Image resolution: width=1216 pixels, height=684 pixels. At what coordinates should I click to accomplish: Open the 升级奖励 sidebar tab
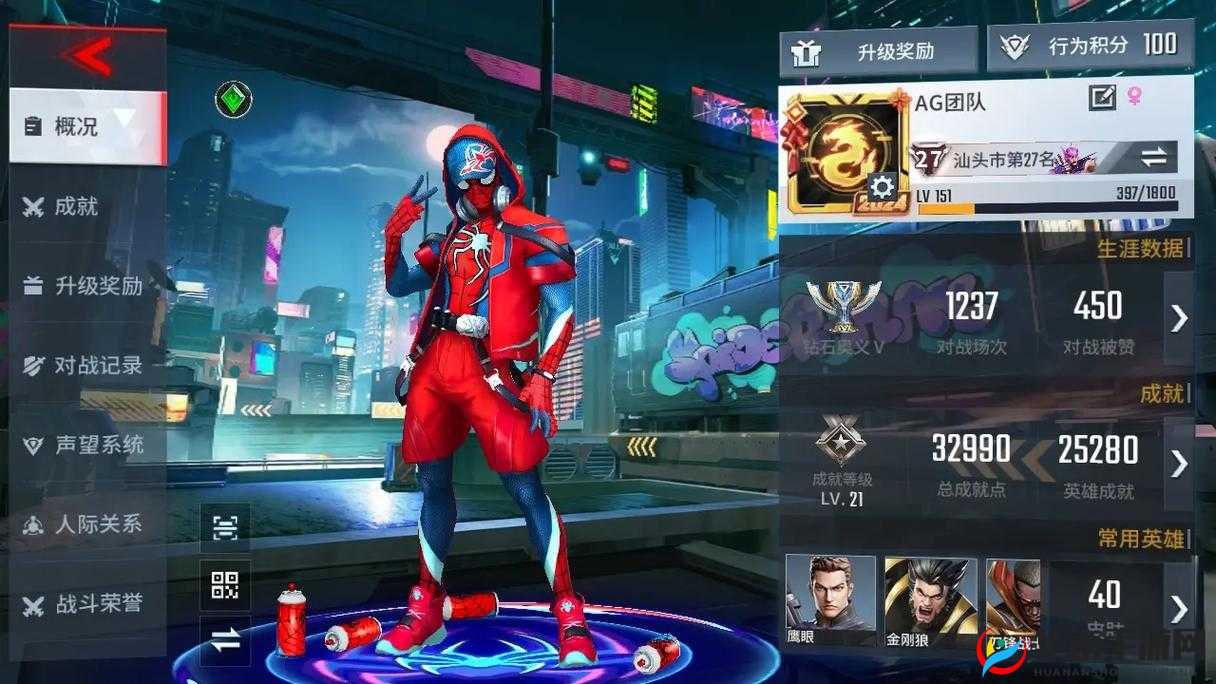87,286
